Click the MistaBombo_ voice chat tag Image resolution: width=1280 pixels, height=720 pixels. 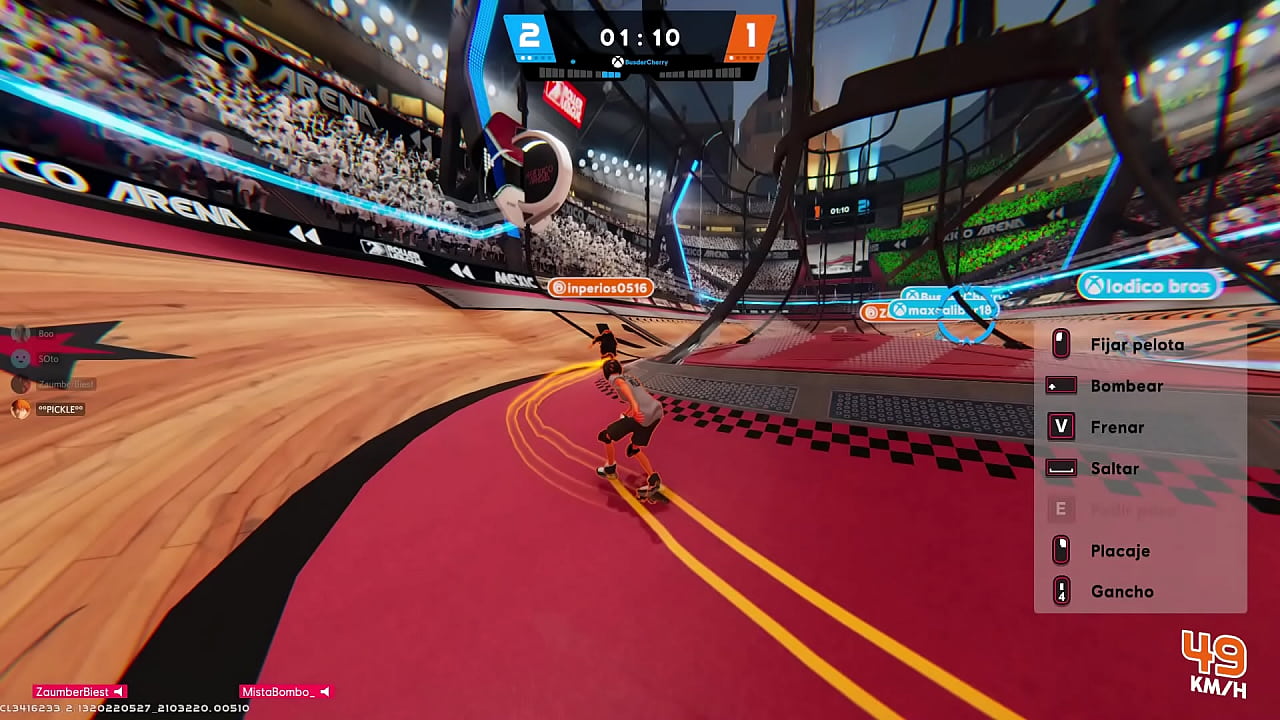(x=284, y=692)
